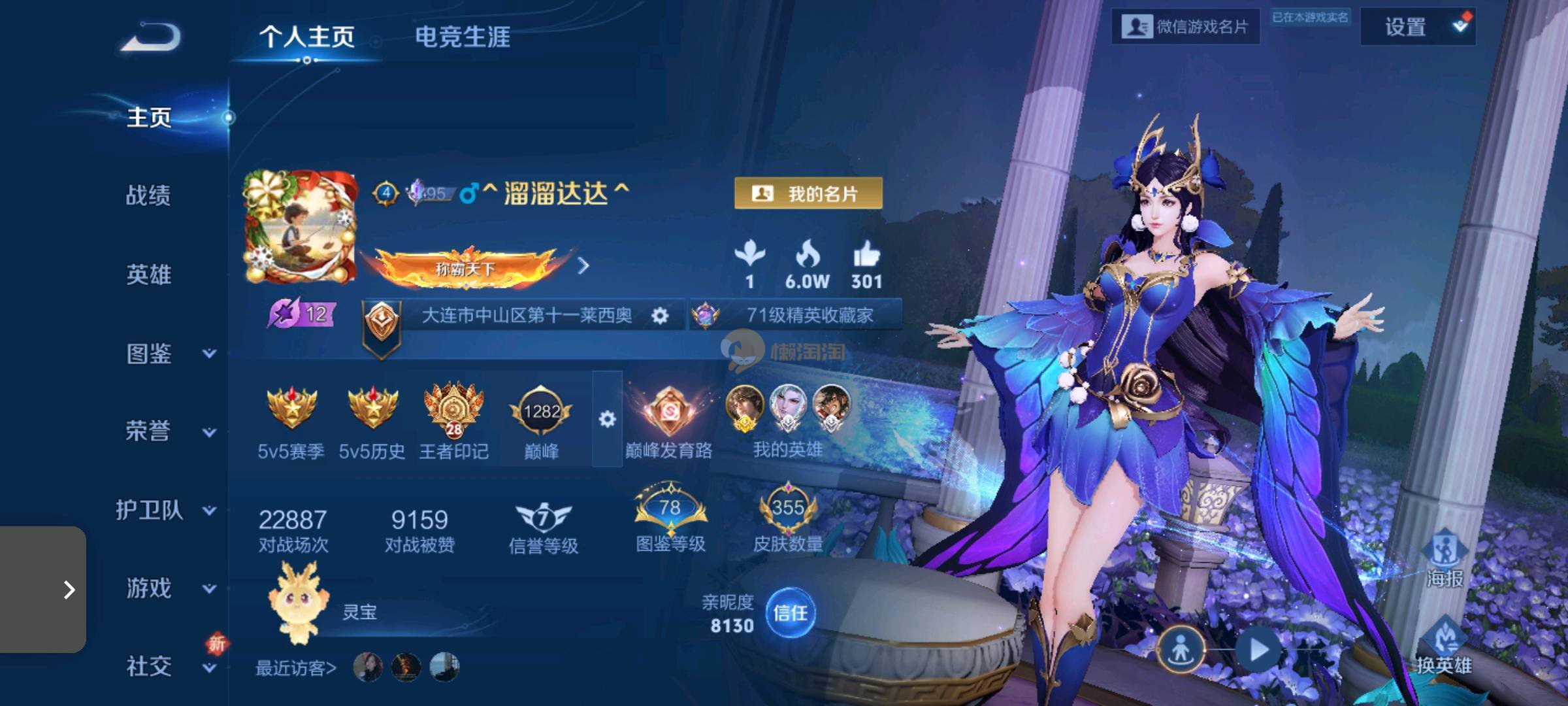This screenshot has height=706, width=1568.
Task: Expand the 社交 menu item
Action: [x=169, y=666]
